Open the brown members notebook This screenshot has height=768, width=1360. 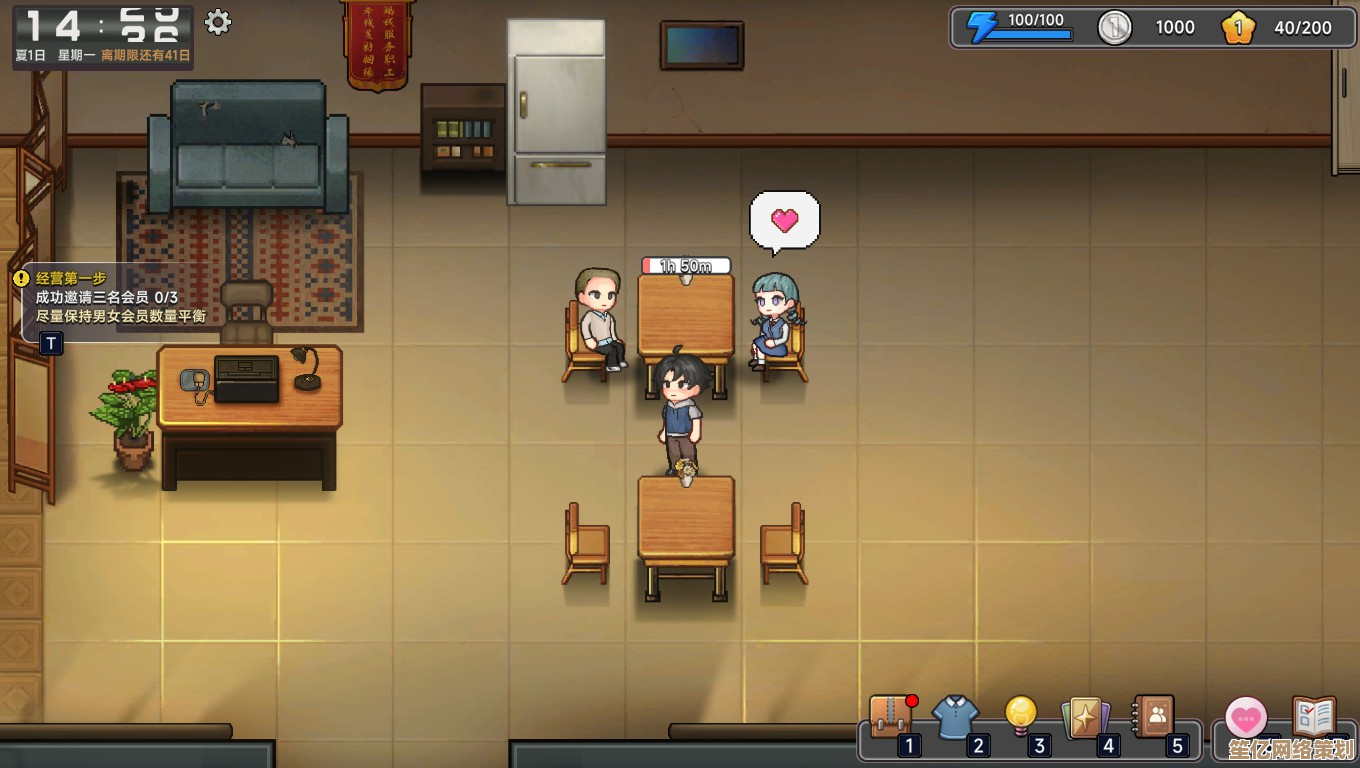(x=1153, y=716)
